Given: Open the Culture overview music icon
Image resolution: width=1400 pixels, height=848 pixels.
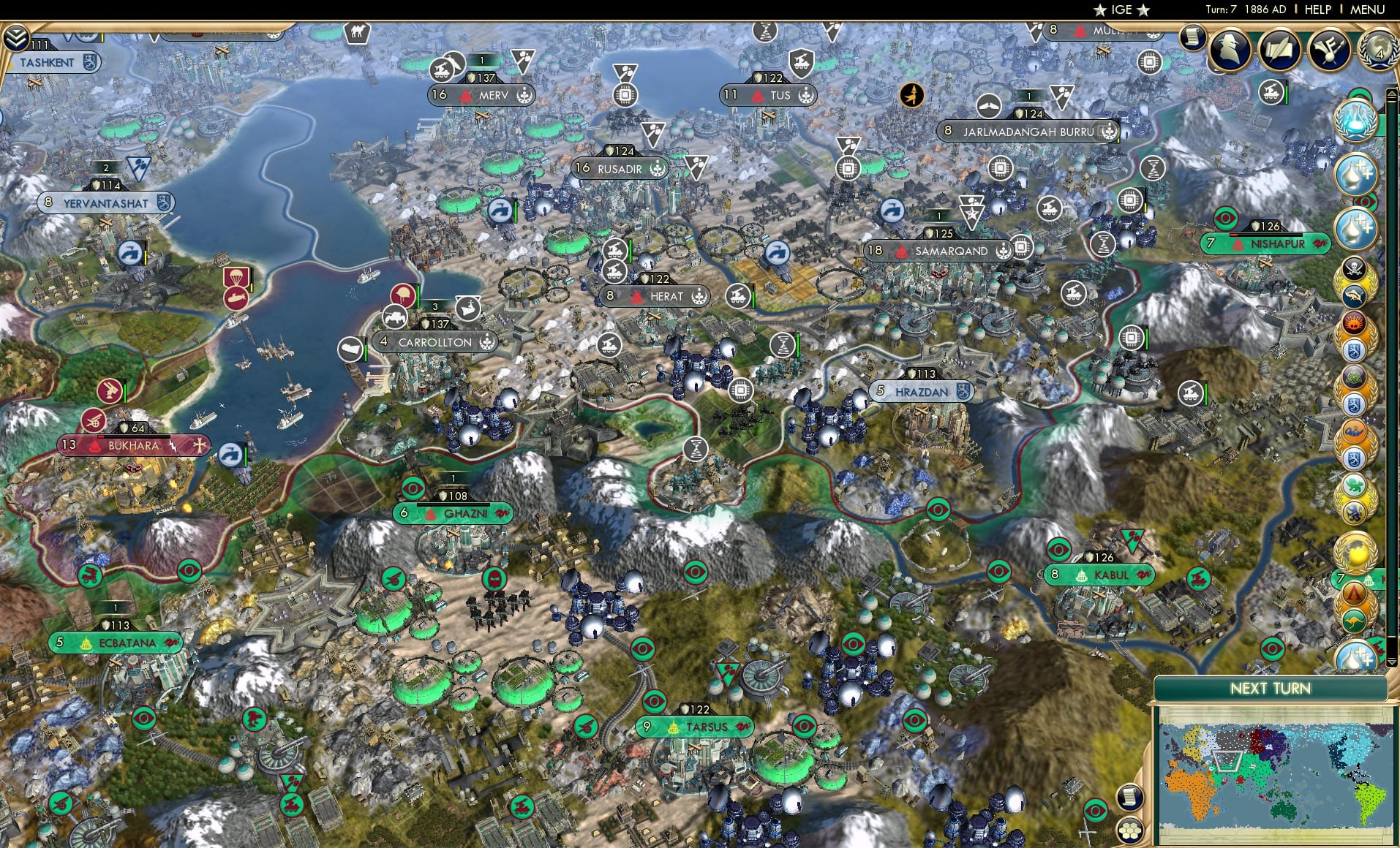Looking at the screenshot, I should tap(1328, 51).
